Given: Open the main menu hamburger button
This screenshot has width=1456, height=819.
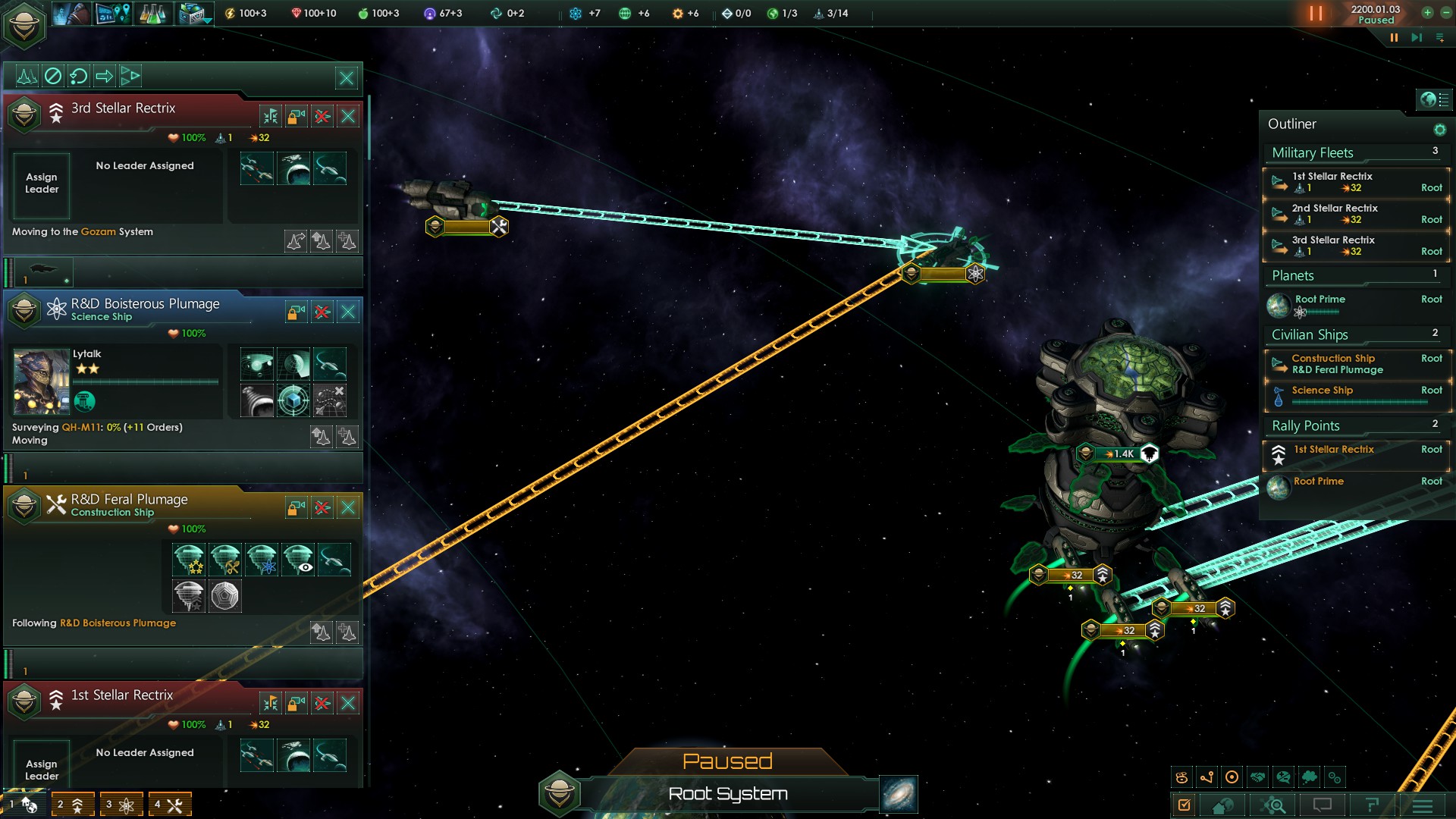Looking at the screenshot, I should point(1423,806).
